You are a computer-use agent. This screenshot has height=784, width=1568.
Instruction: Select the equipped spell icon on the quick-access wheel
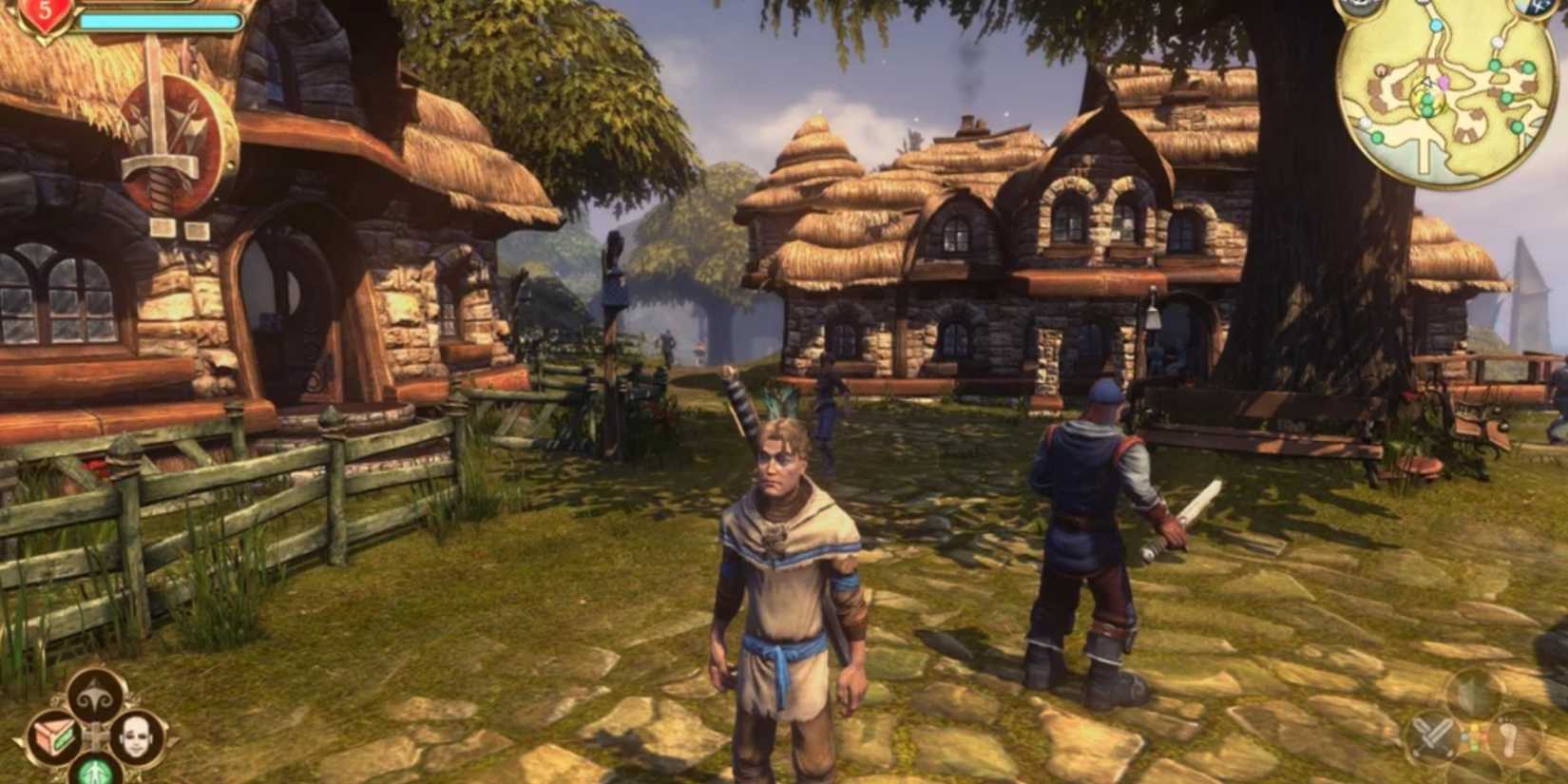[x=94, y=696]
